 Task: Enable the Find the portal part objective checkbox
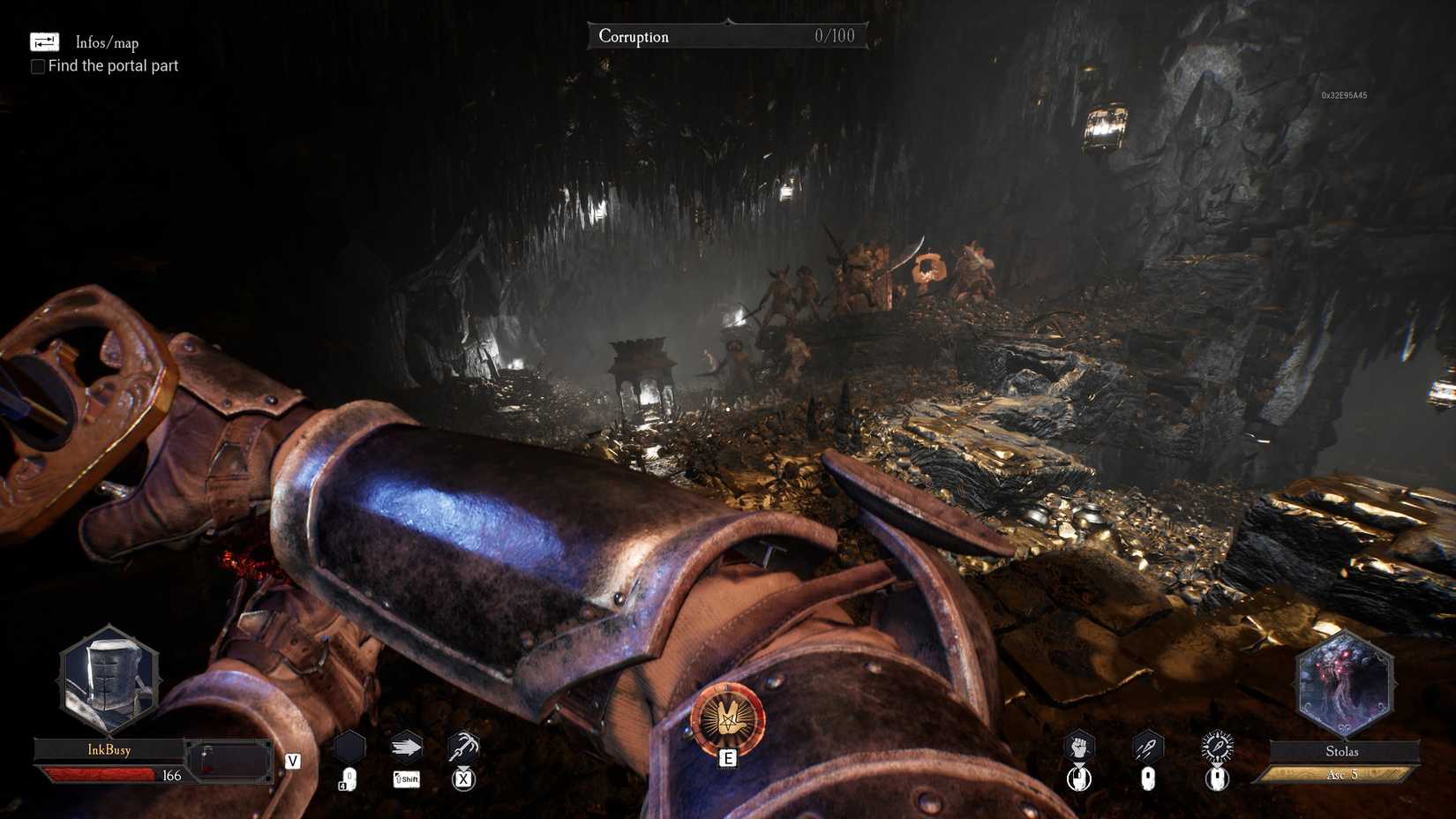tap(37, 66)
